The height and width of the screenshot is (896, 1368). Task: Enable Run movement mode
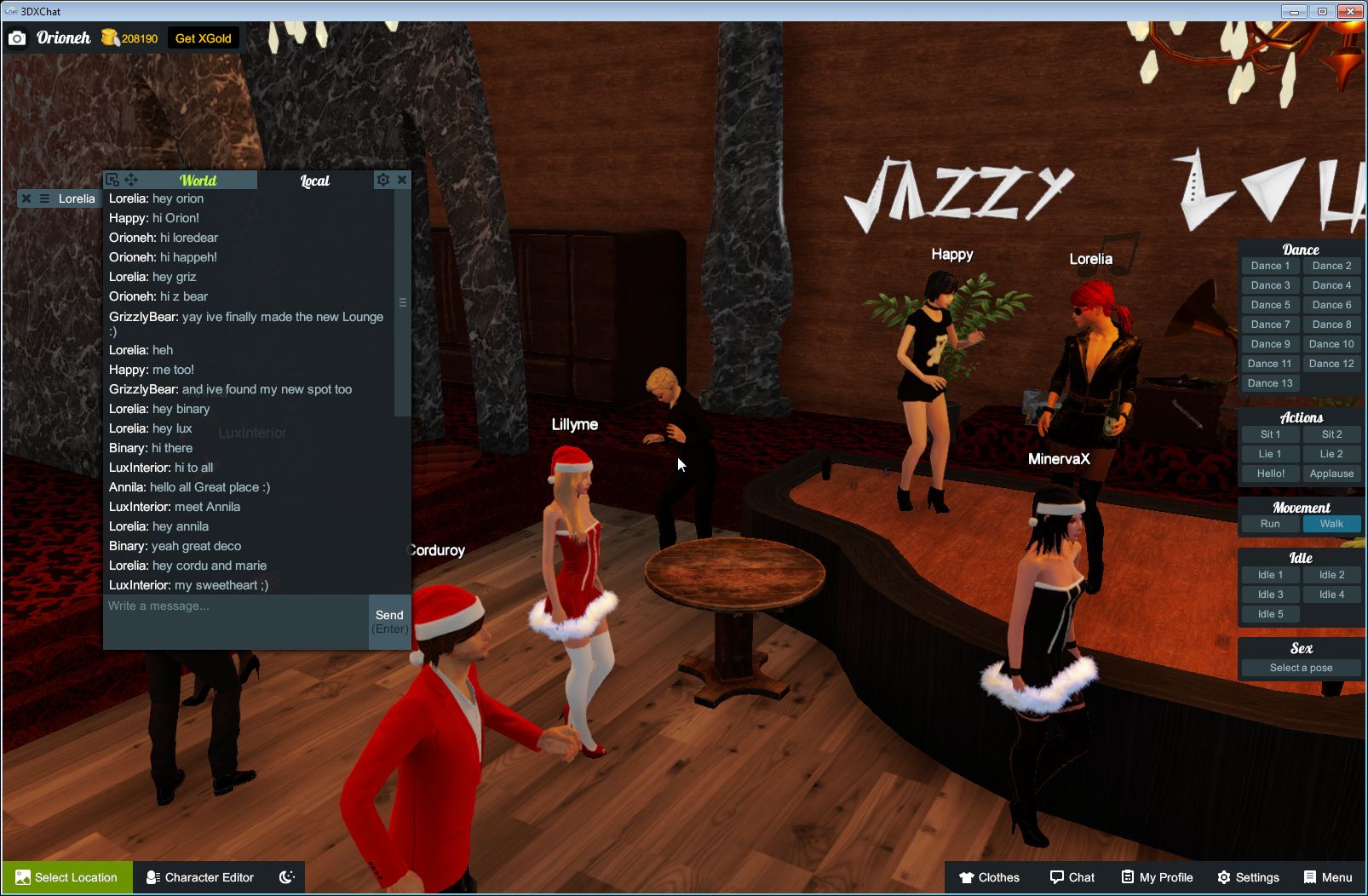coord(1270,524)
